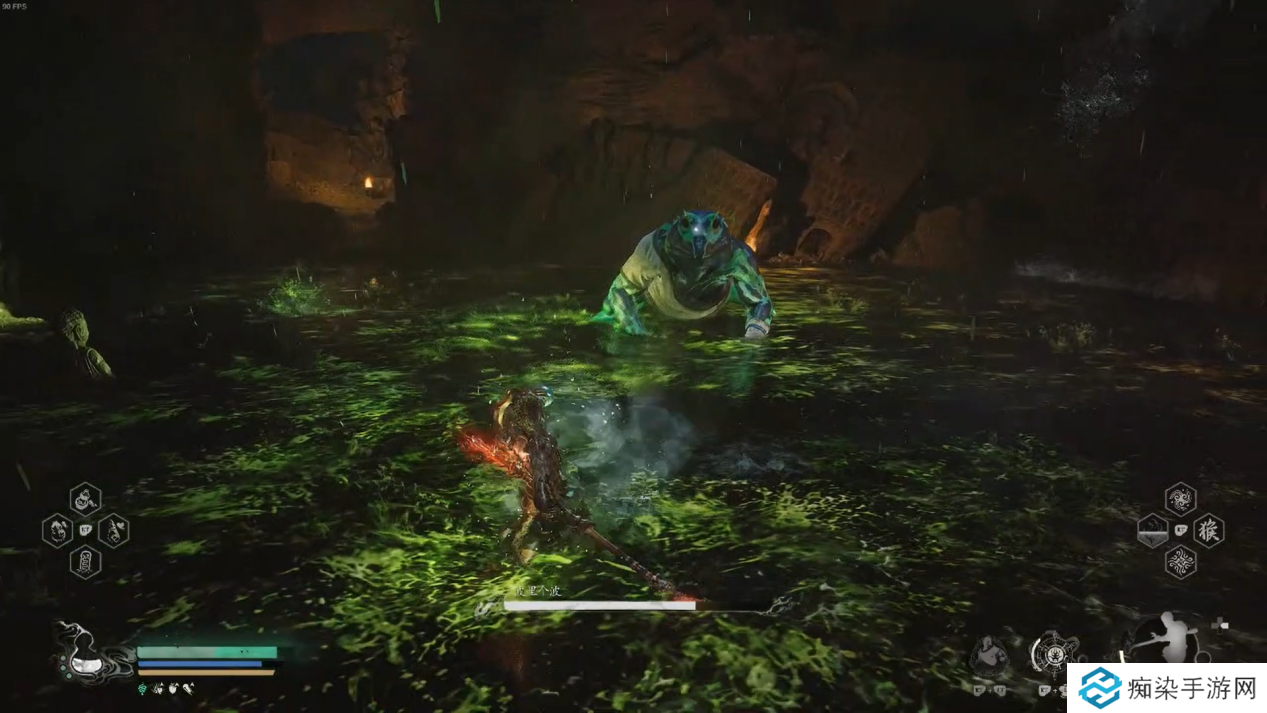Cast the ornate knot spell at the wheel's bottom
Screen dimensions: 1267x713
(x=1180, y=562)
